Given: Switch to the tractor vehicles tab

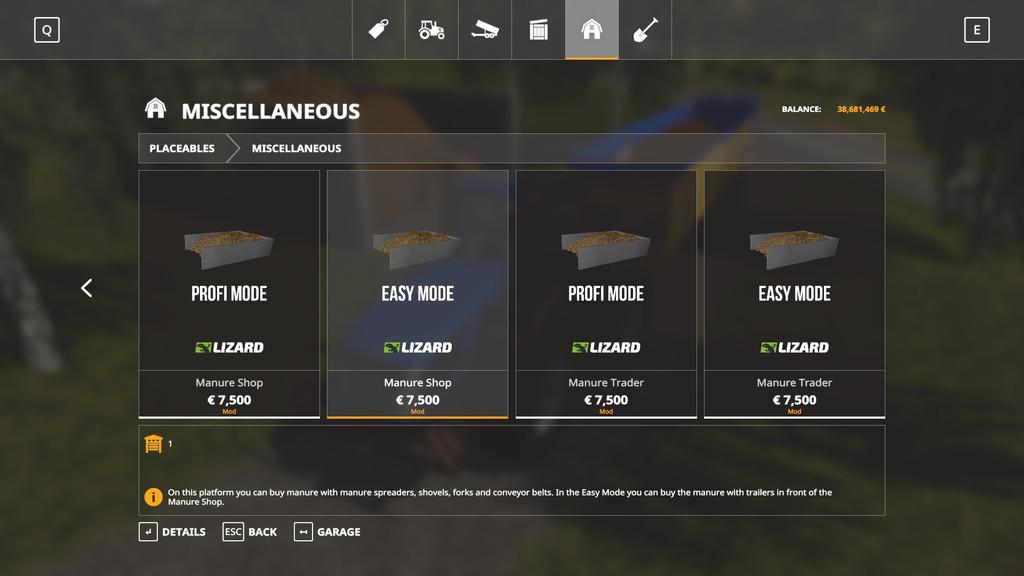Looking at the screenshot, I should pyautogui.click(x=432, y=30).
